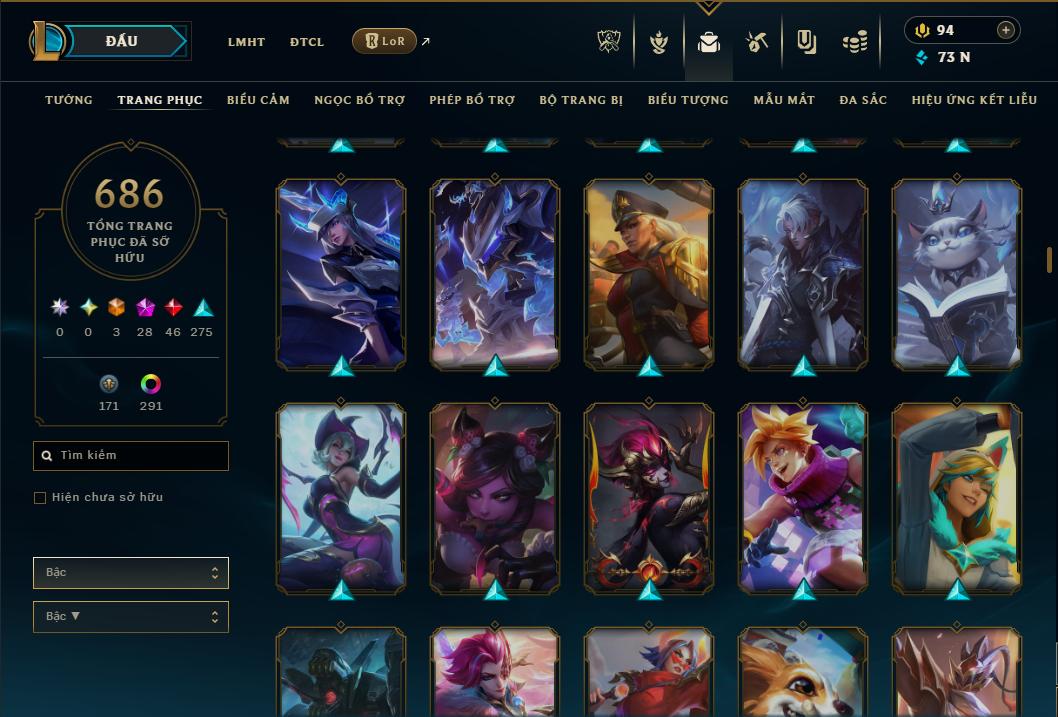Open the MẪU MẮT tab
Screen dimensions: 1058x717
coord(784,100)
